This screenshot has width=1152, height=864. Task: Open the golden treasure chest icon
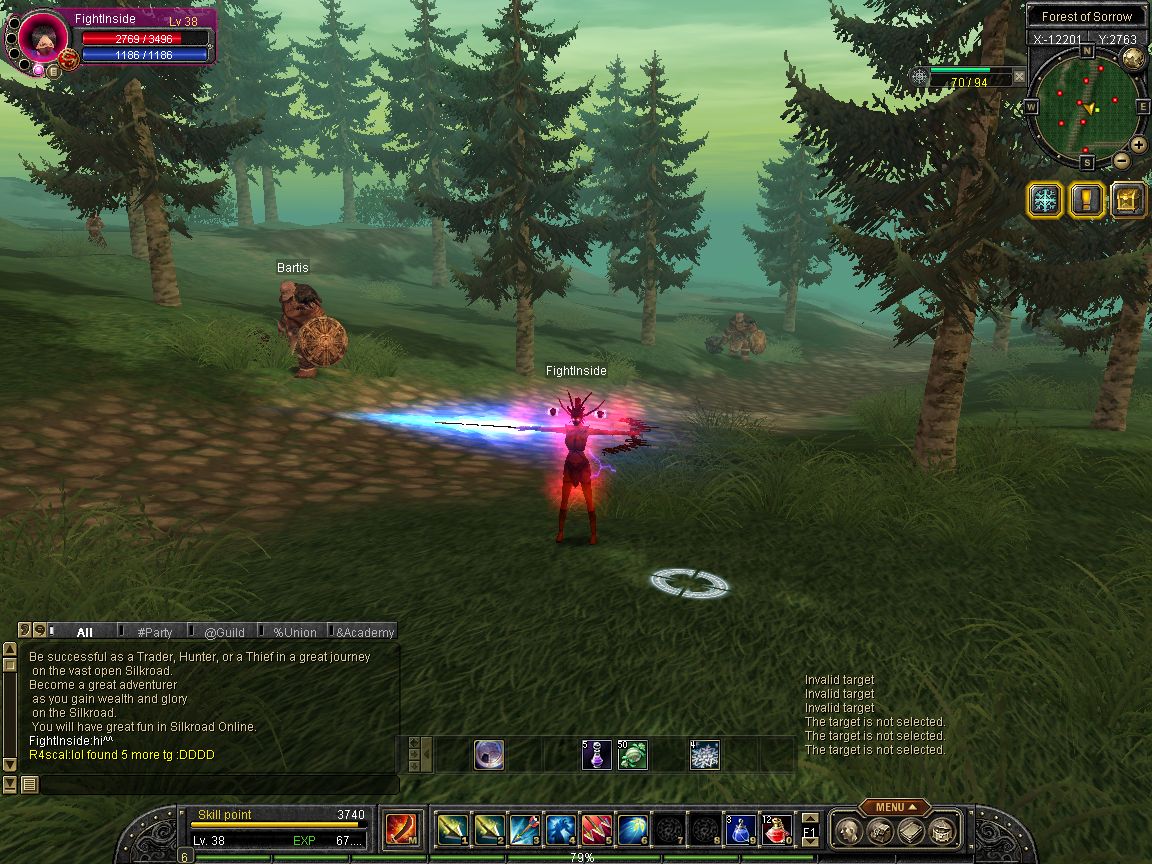[x=1128, y=200]
